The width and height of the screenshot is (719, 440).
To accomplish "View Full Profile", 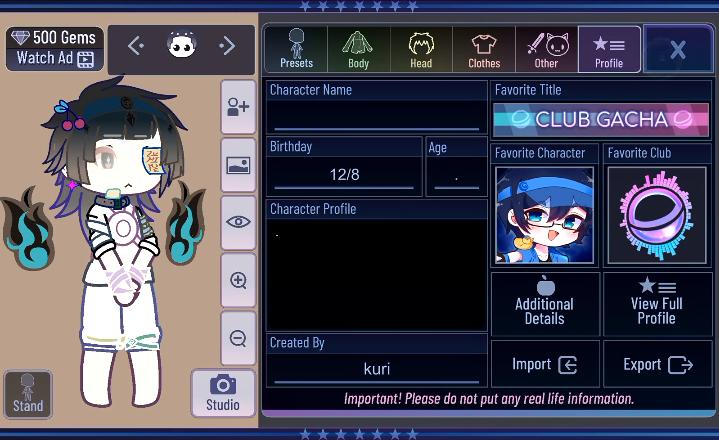I will pos(657,303).
